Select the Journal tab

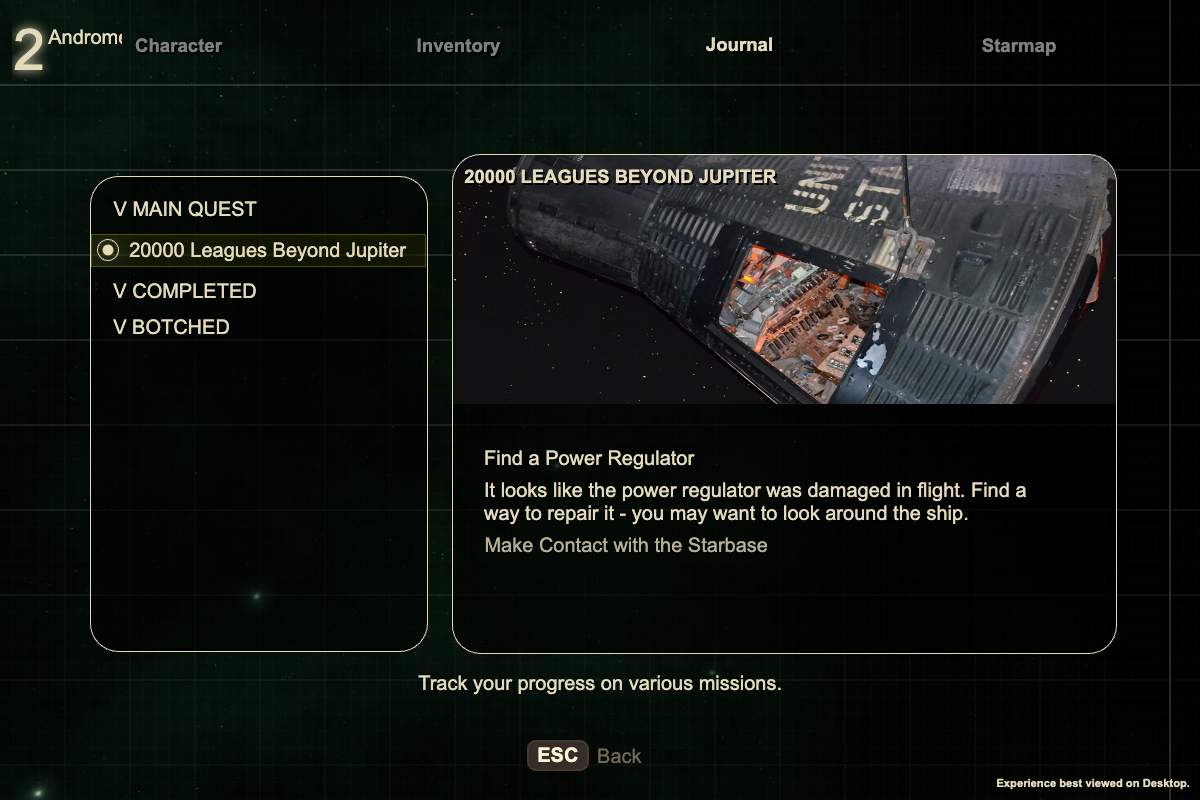click(739, 45)
